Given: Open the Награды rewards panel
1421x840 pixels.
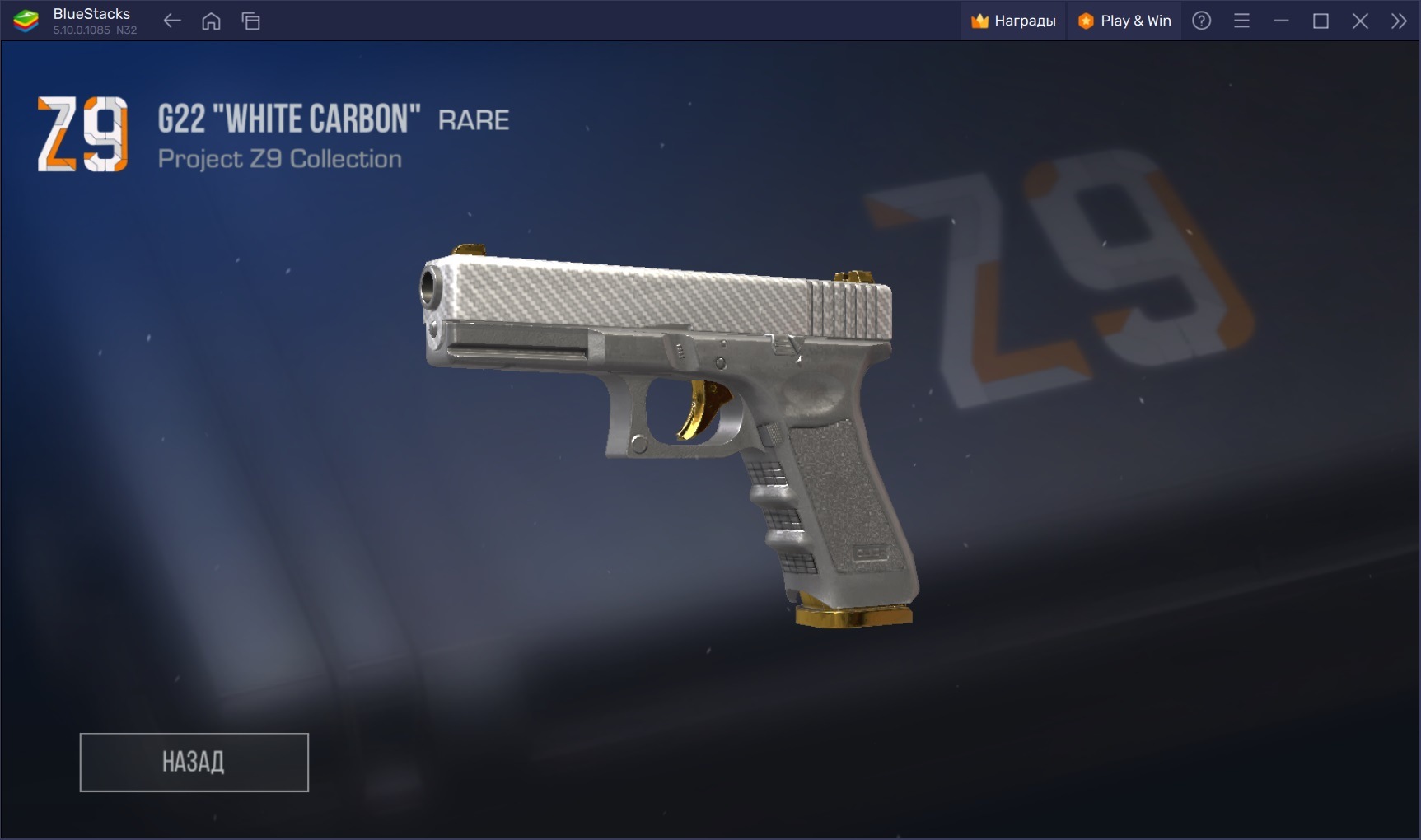Looking at the screenshot, I should click(x=1013, y=21).
